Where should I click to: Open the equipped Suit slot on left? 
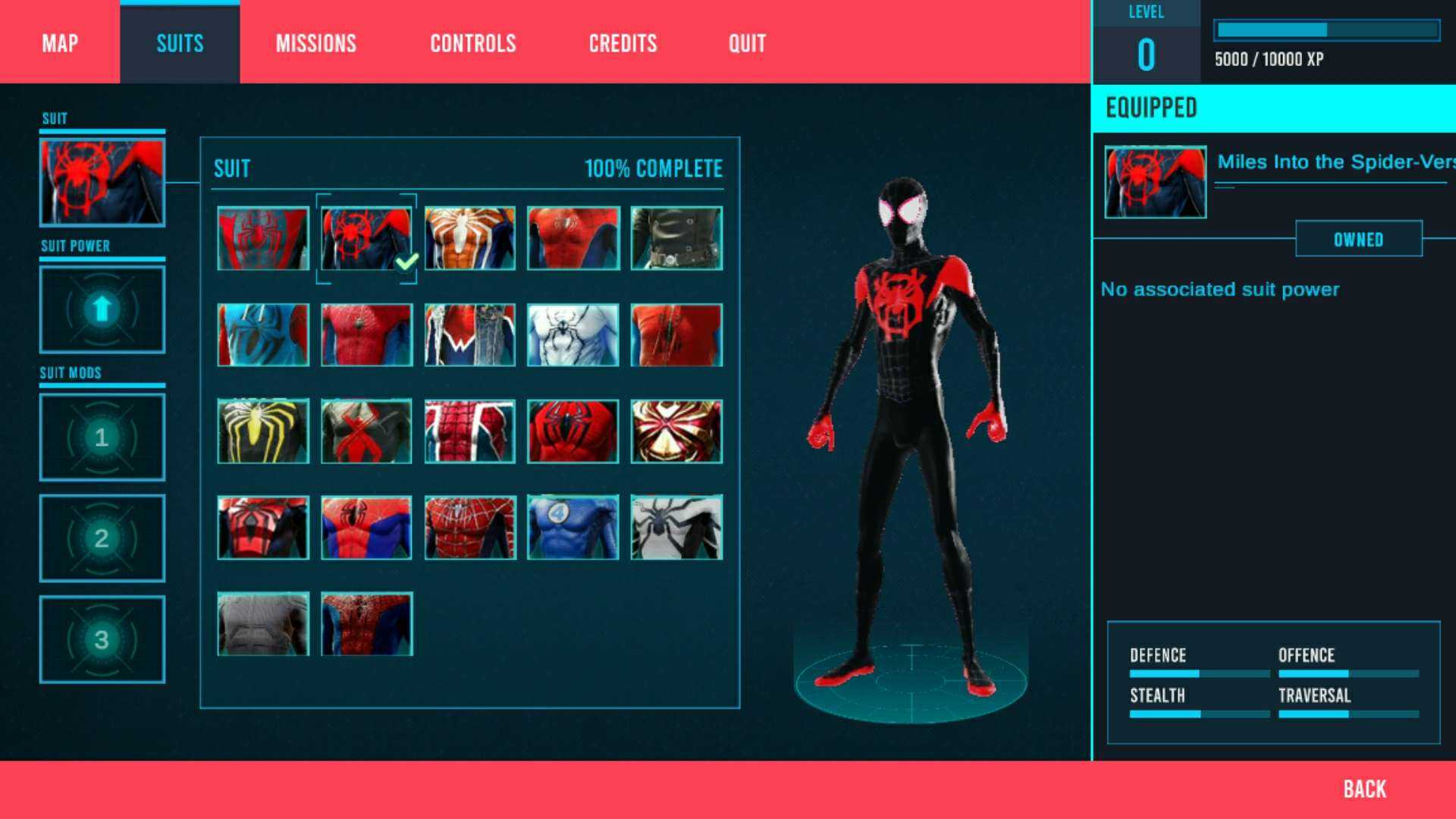tap(102, 182)
